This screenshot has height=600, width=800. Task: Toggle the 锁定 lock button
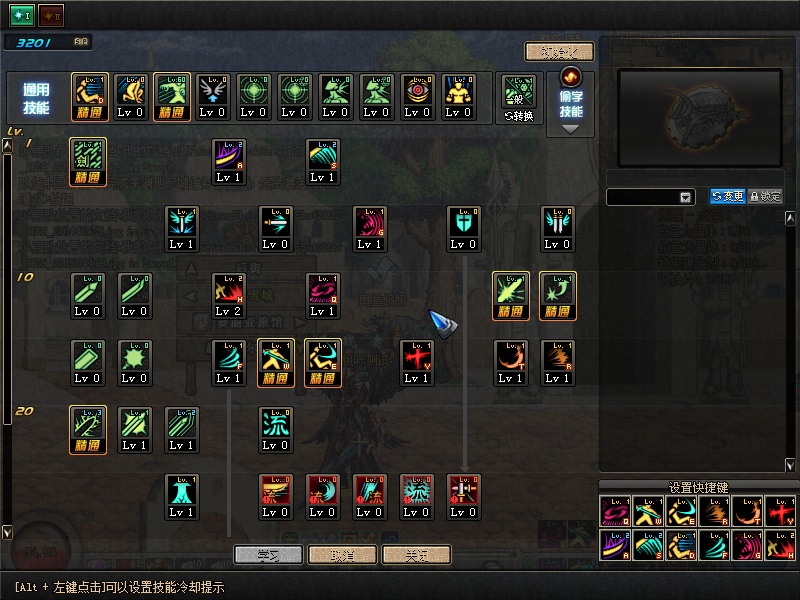point(765,197)
